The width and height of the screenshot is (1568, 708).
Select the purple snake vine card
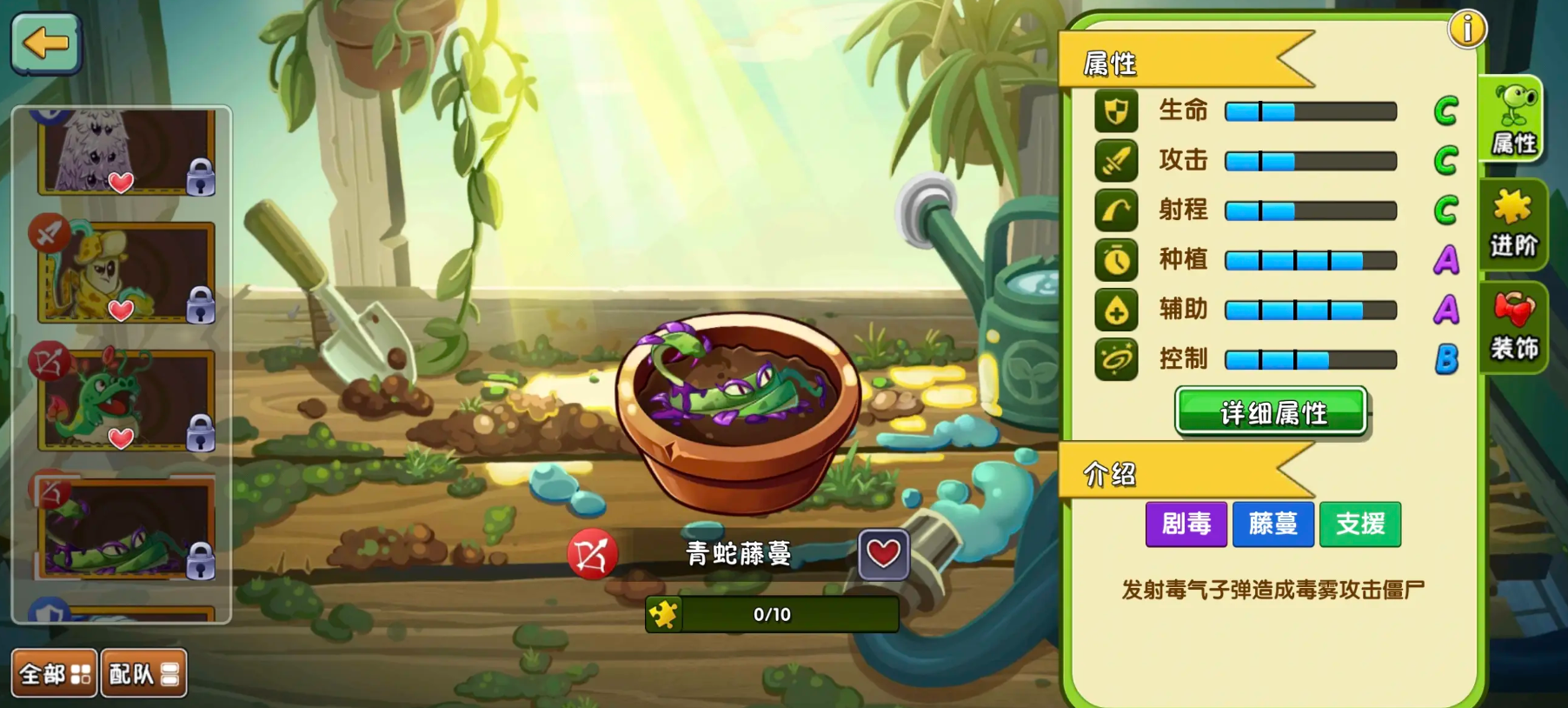pos(125,528)
